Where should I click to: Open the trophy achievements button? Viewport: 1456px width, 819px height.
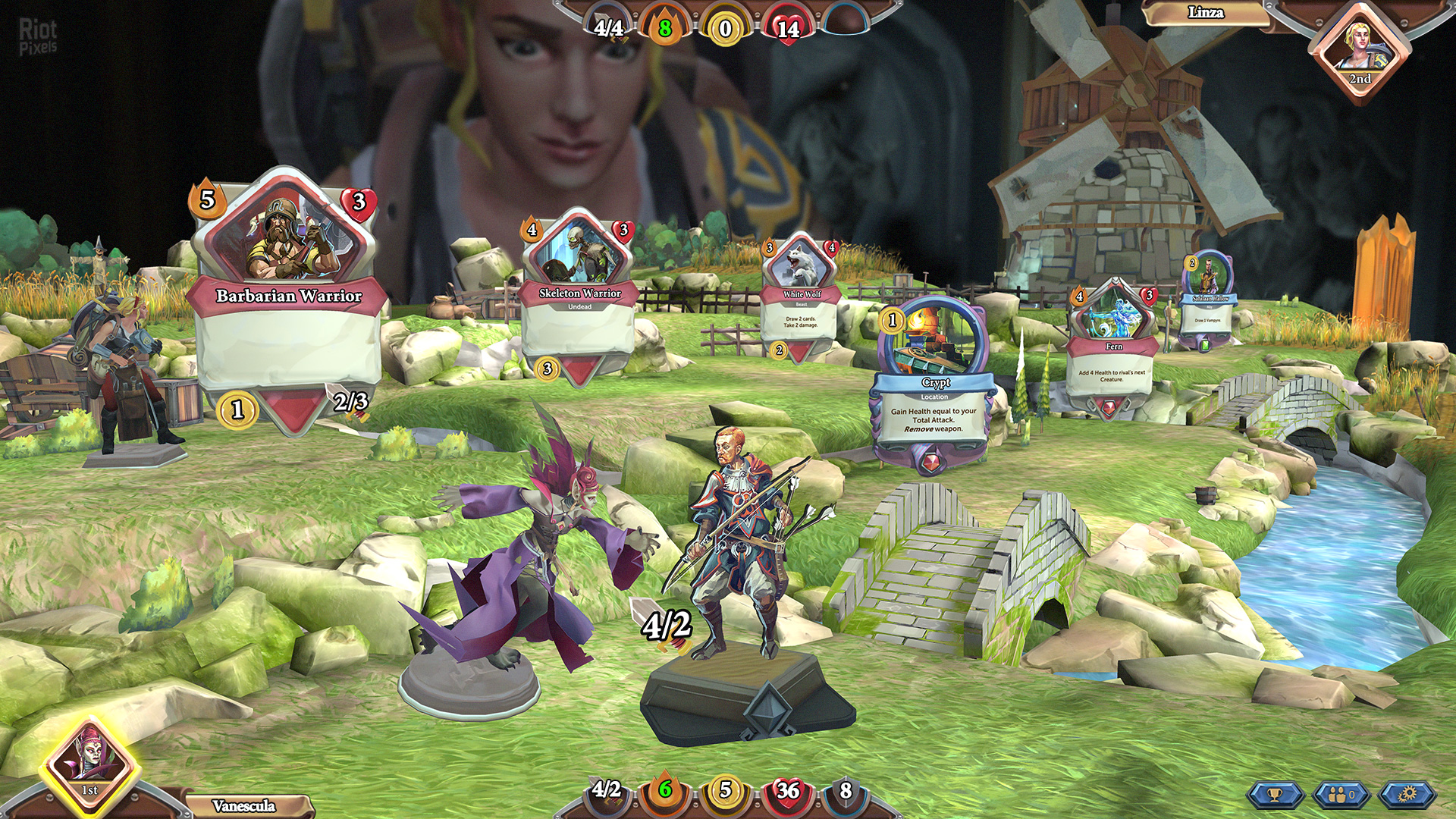coord(1275,794)
